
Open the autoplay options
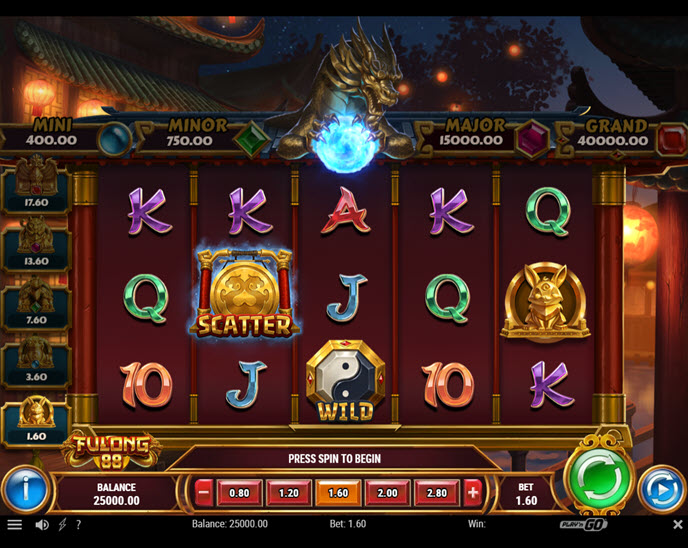coord(660,489)
